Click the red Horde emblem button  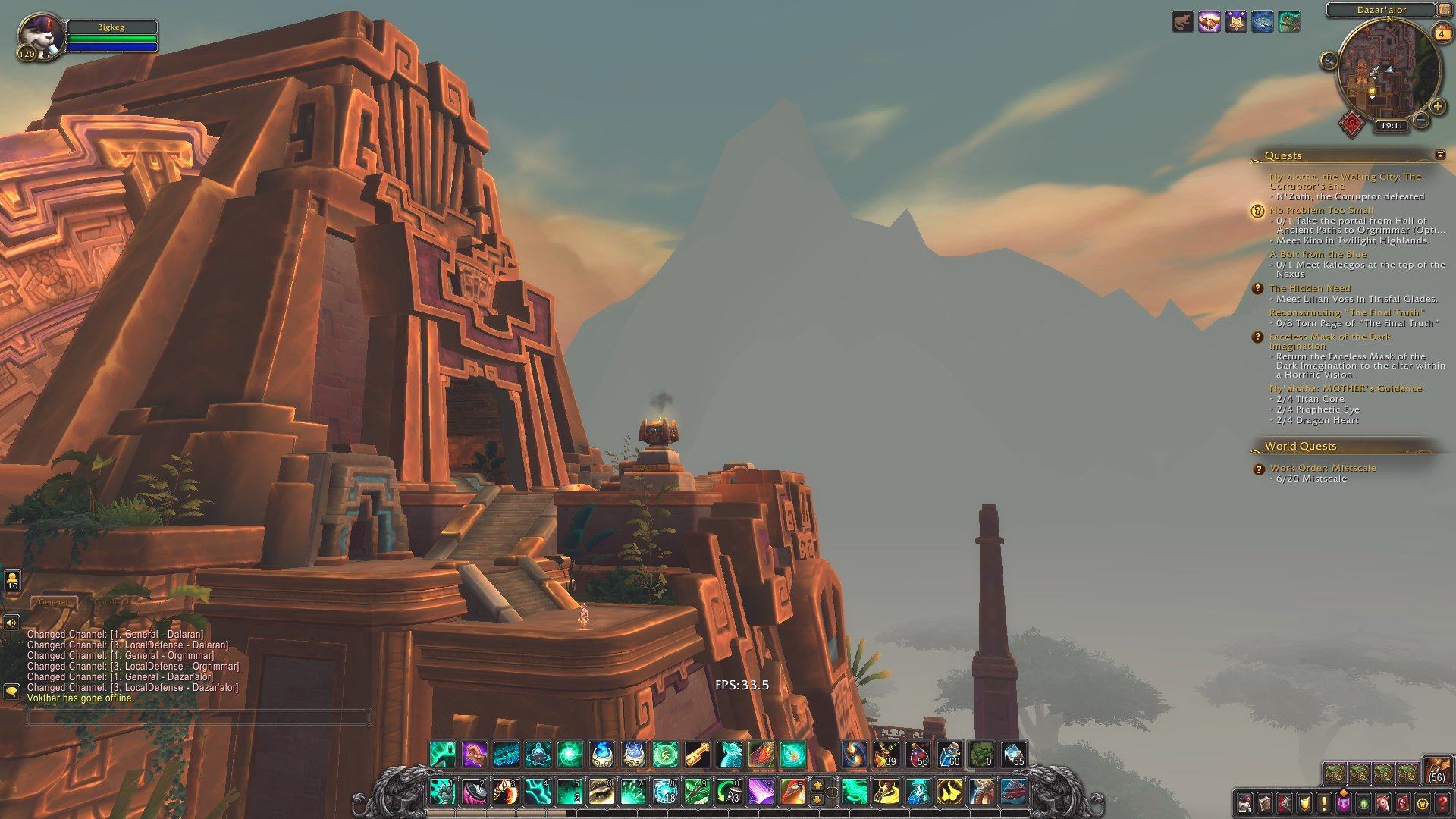1351,123
